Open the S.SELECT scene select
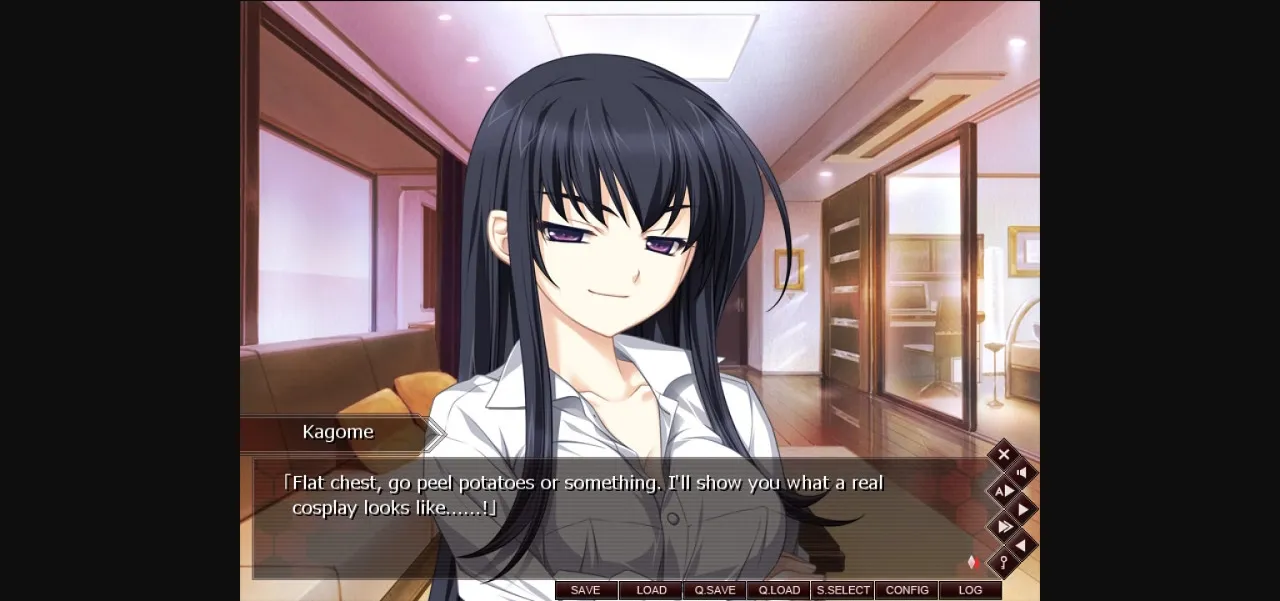Screen dimensions: 1280x601 pos(843,590)
